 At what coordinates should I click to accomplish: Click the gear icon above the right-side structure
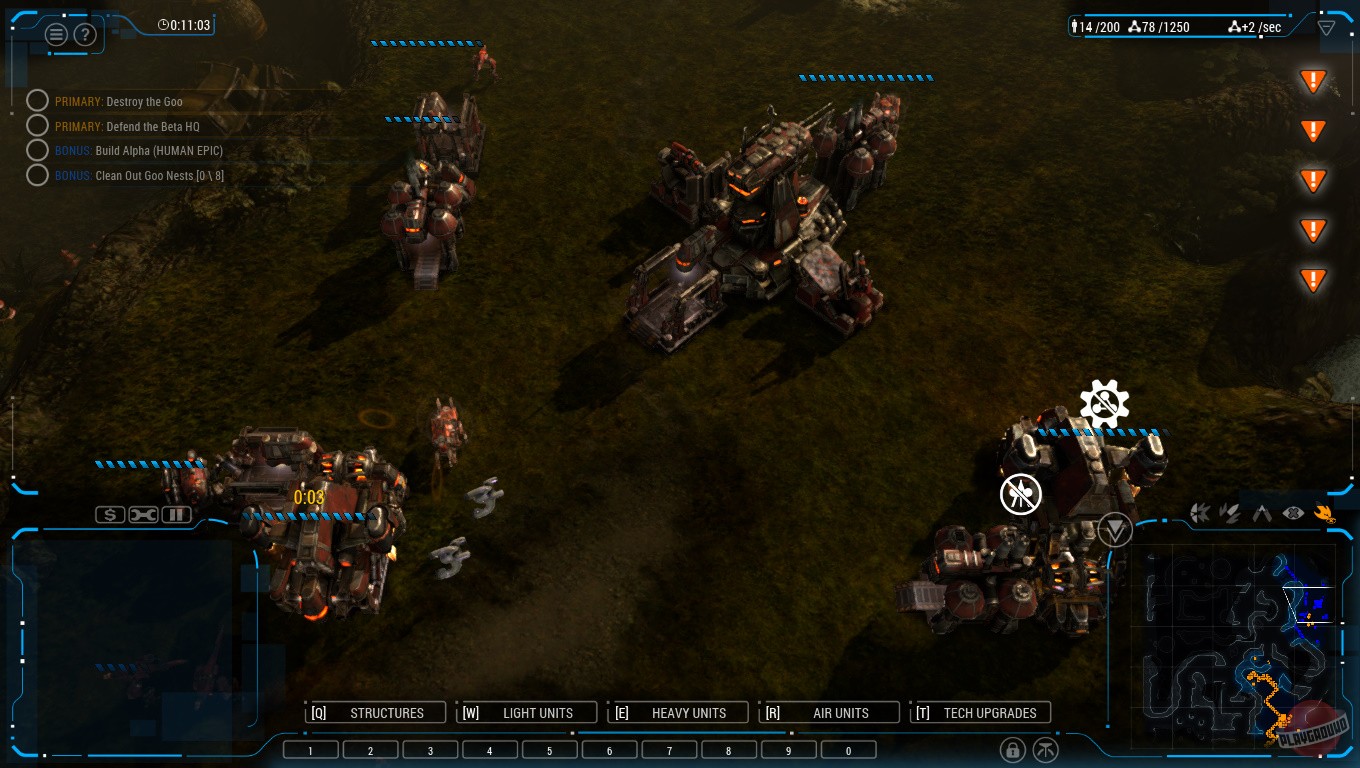tap(1104, 402)
